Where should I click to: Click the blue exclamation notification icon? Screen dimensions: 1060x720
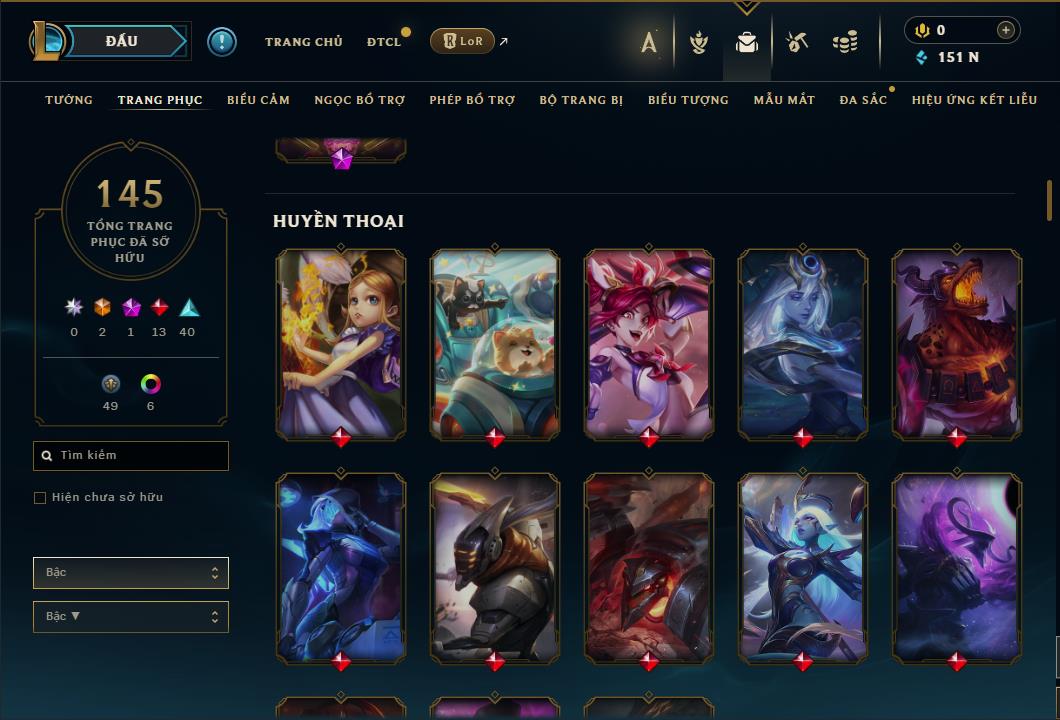coord(221,42)
